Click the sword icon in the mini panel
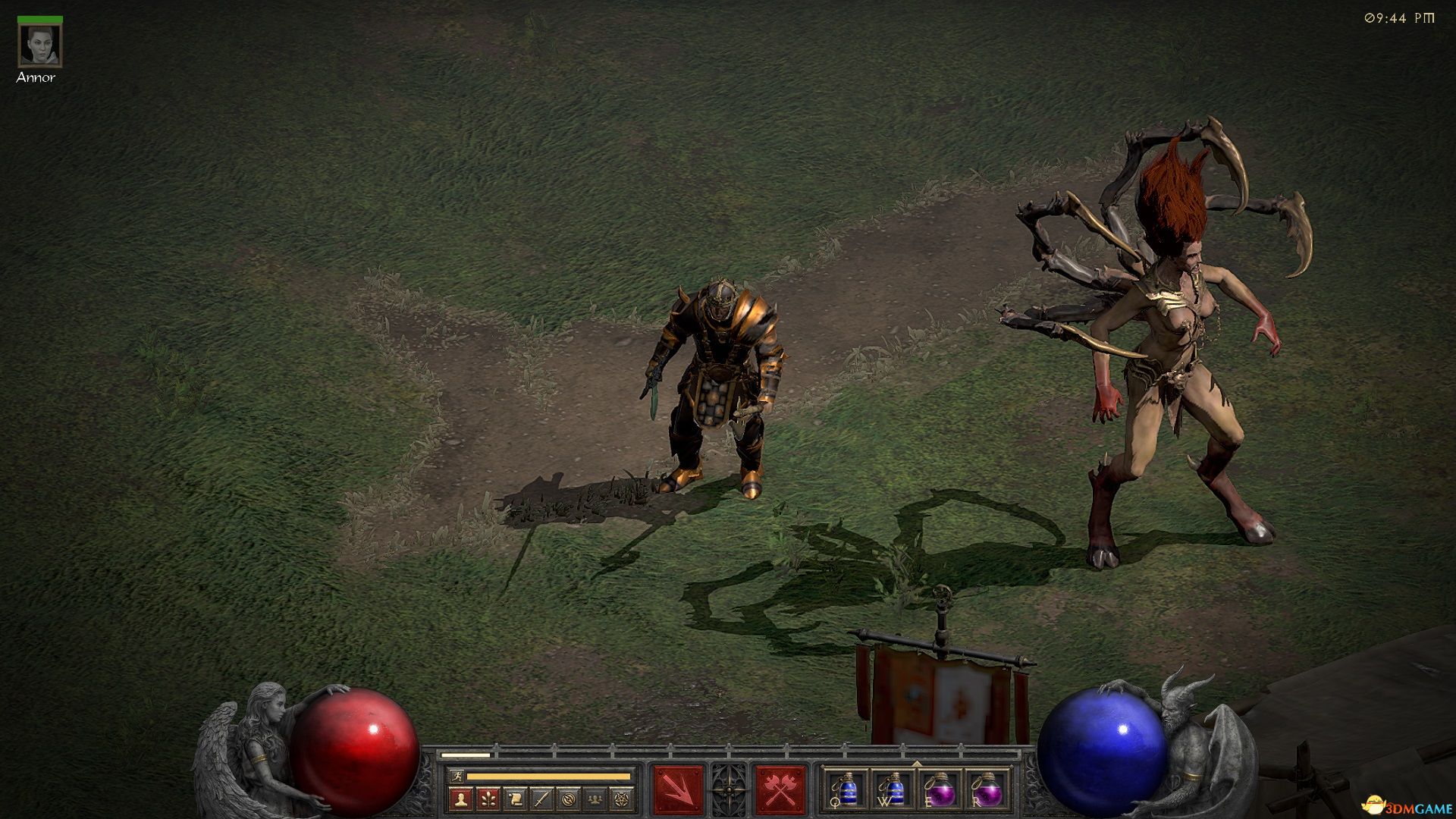Viewport: 1456px width, 819px height. tap(541, 799)
